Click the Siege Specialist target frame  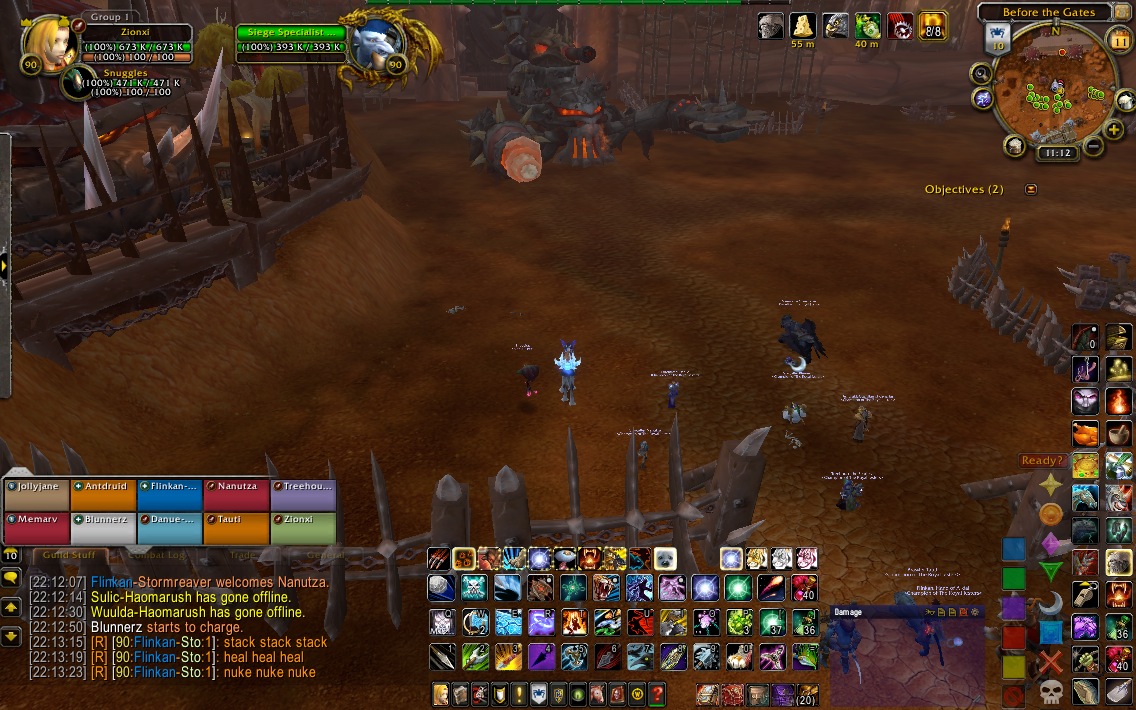click(x=290, y=40)
